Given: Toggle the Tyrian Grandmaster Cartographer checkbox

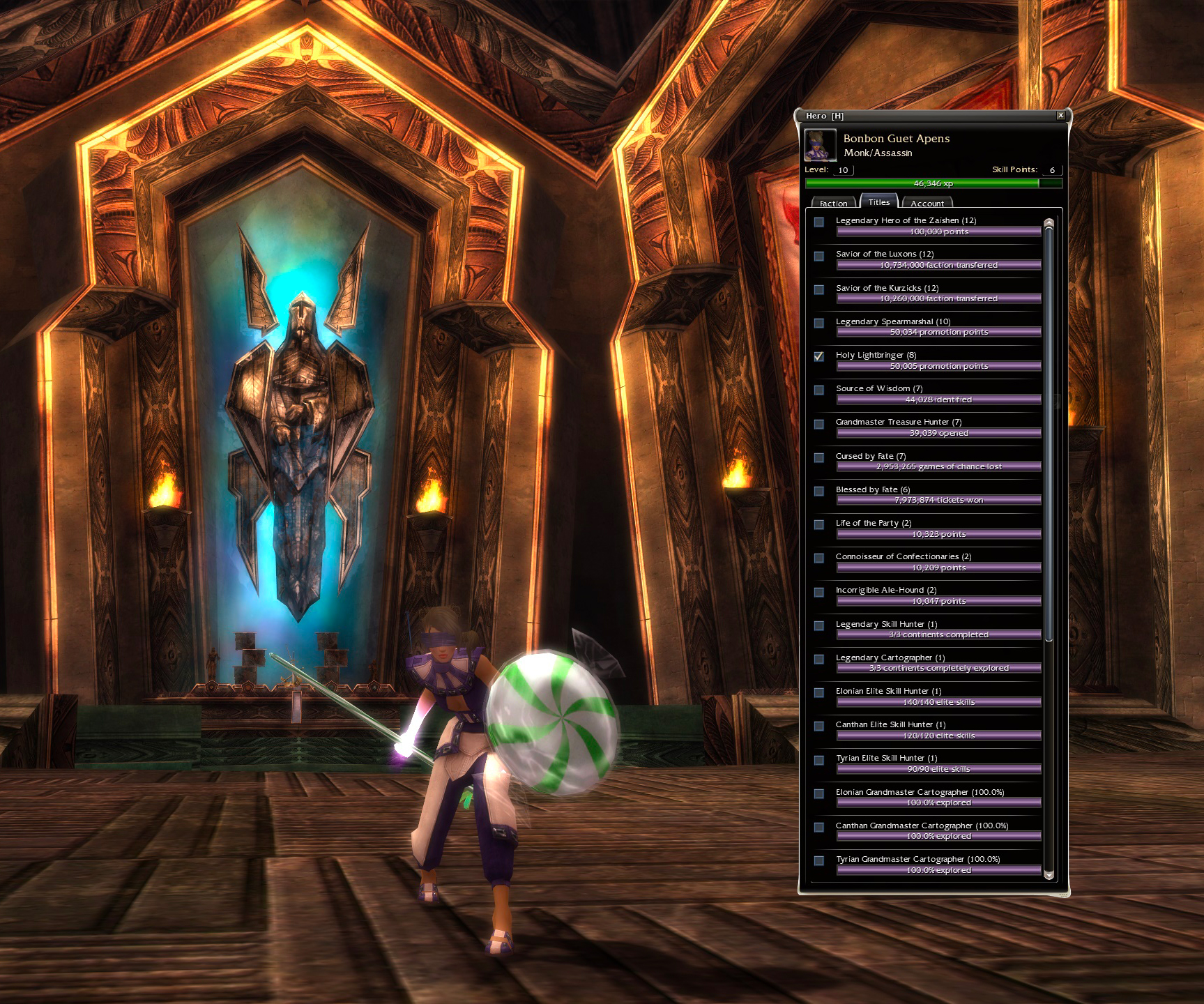Looking at the screenshot, I should coord(819,860).
